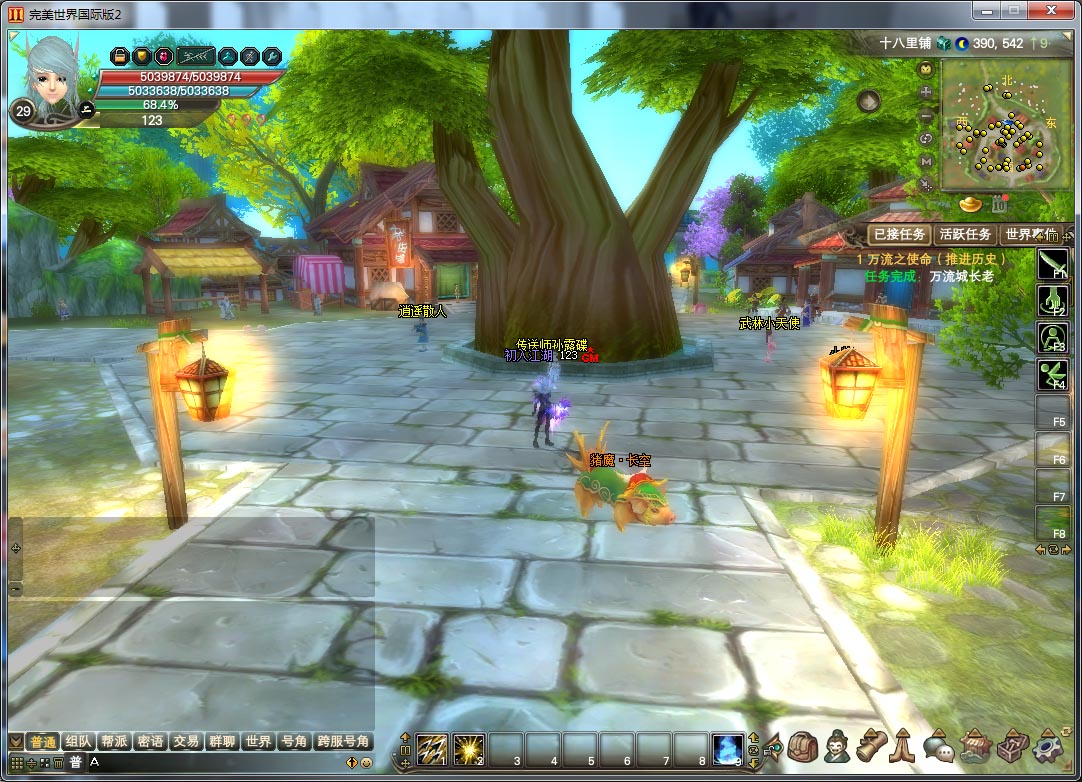Click the red gem icon by the portrait

coord(163,56)
